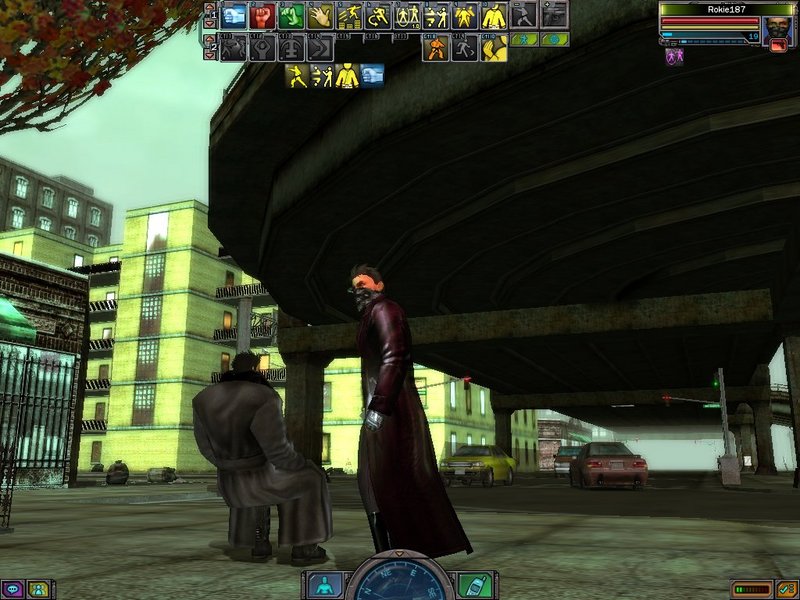The image size is (800, 600).
Task: Use the yellow jacket ability in top hotbar row
Action: coord(495,16)
